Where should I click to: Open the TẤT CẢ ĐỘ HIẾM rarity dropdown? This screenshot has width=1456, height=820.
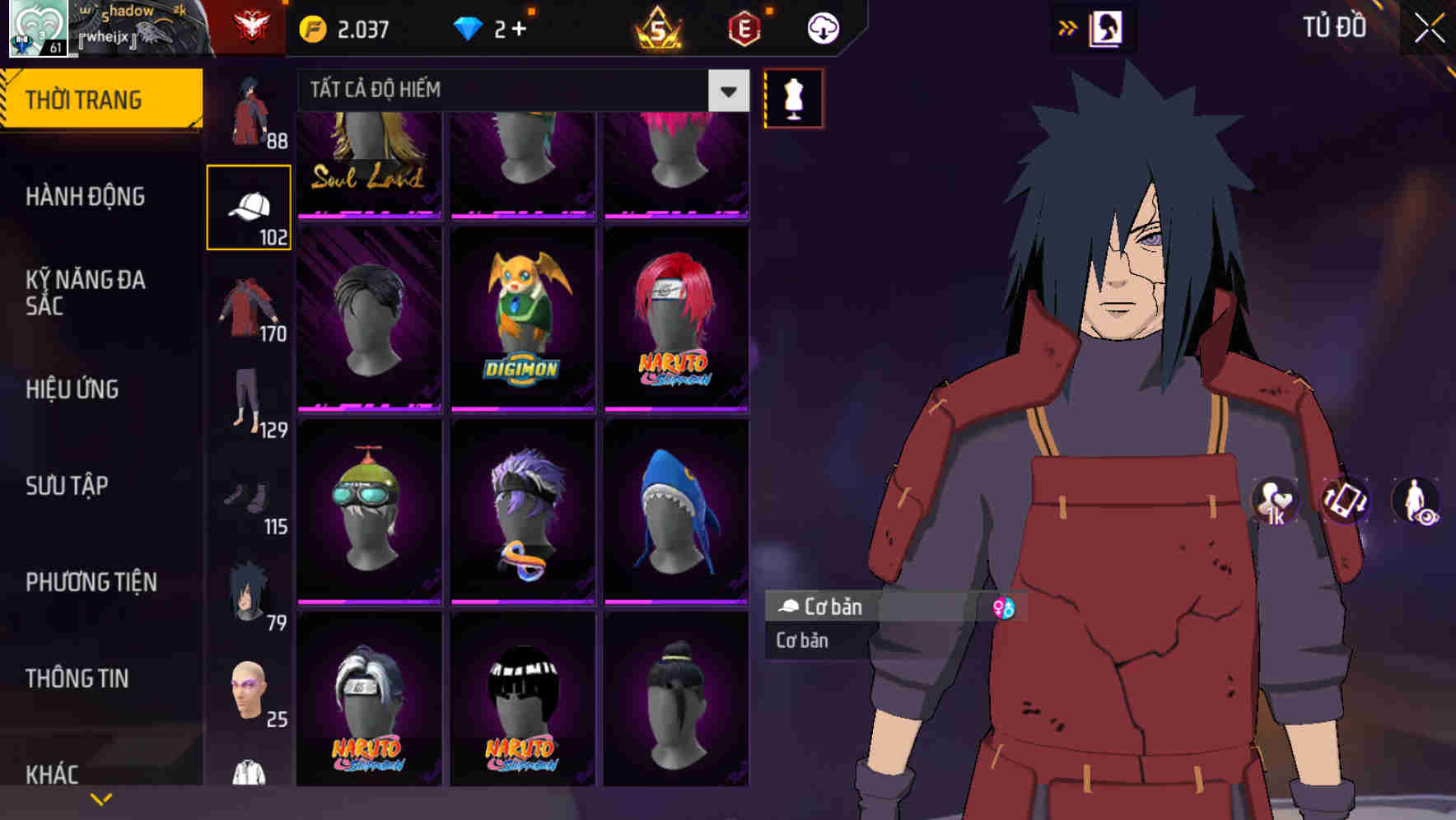(x=519, y=91)
